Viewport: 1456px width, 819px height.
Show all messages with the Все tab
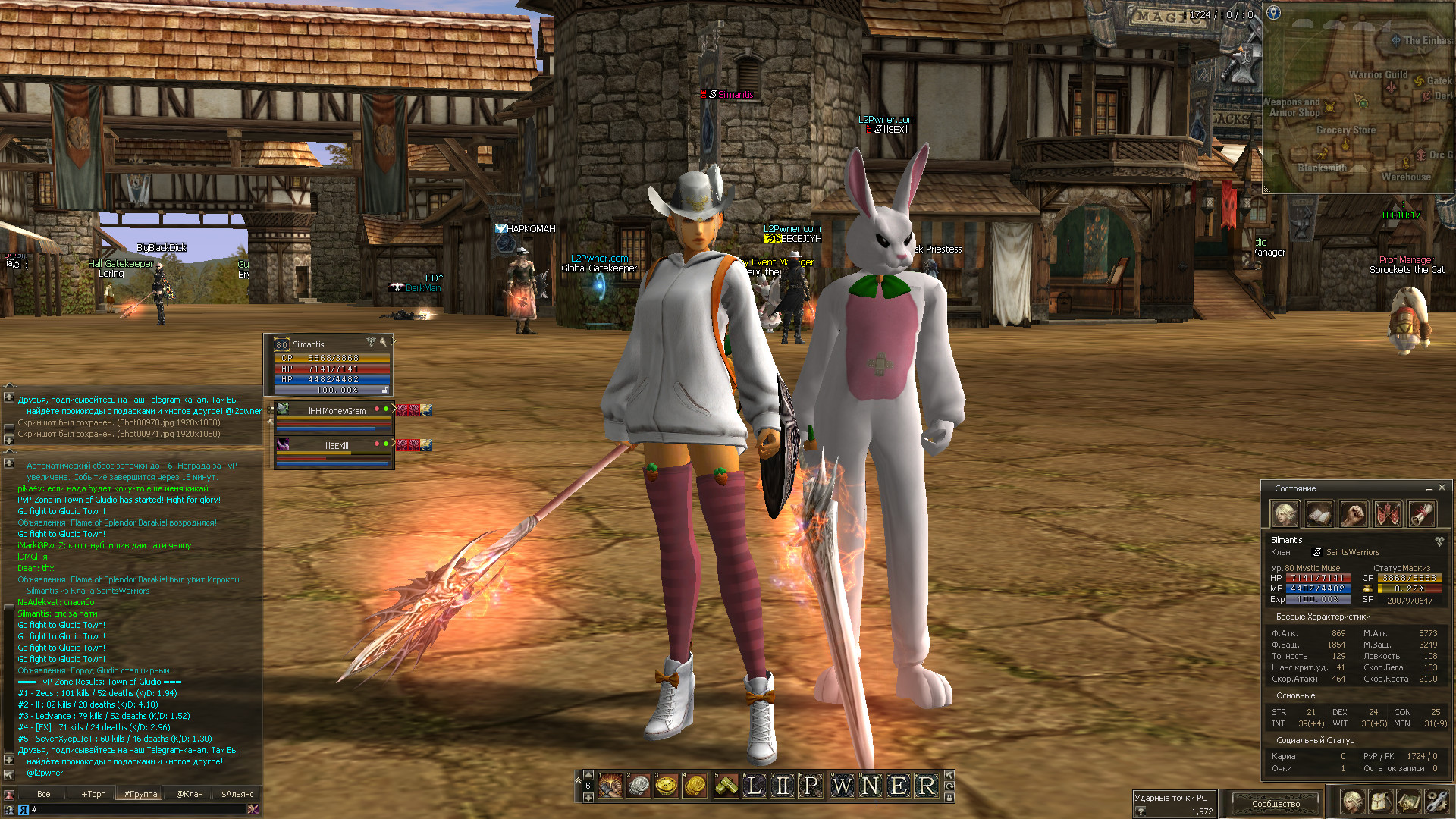(44, 794)
